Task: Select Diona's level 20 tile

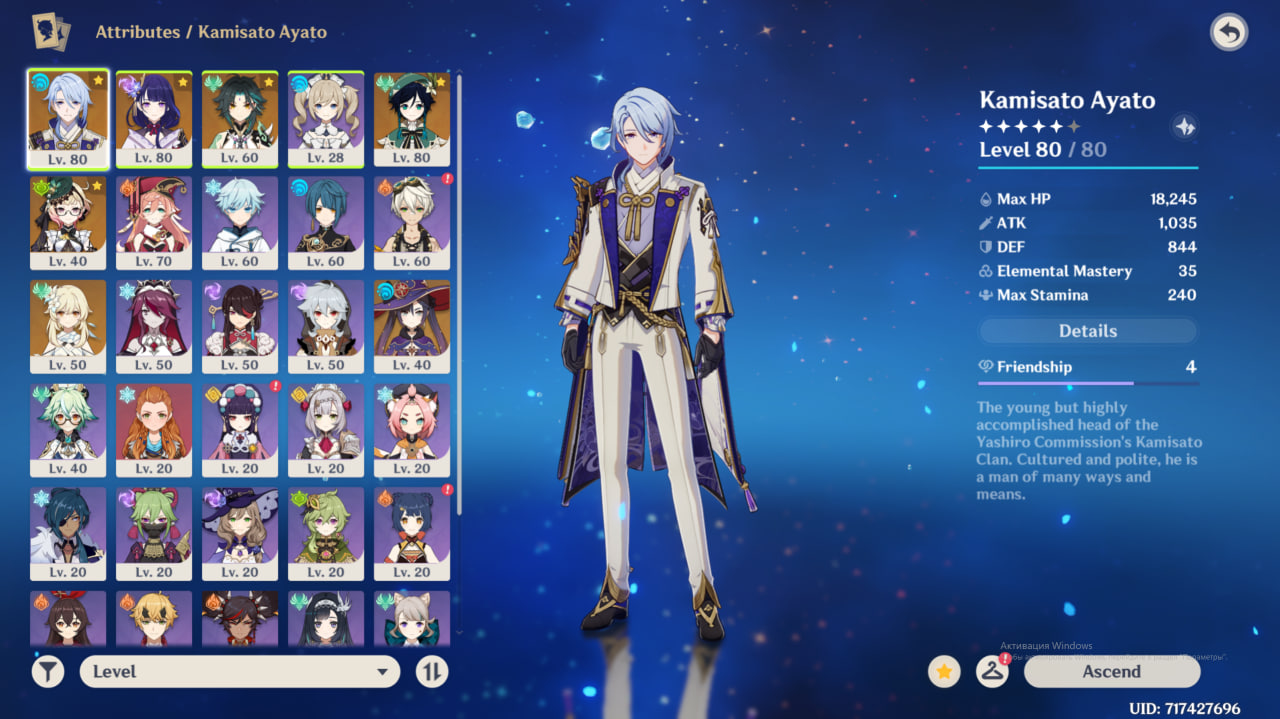Action: tap(412, 429)
